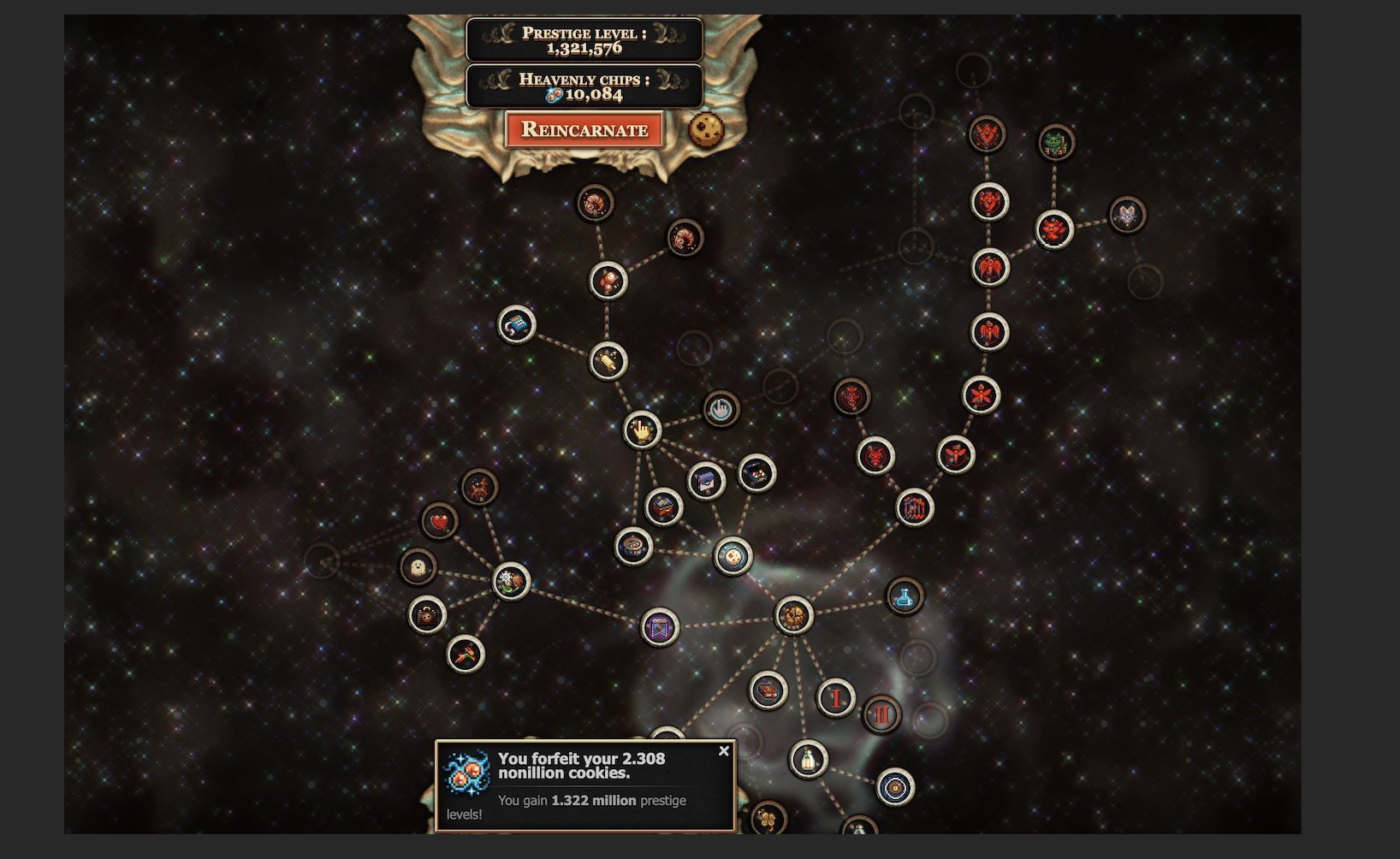Select the carrot upgrade node
This screenshot has height=859, width=1400.
point(466,655)
